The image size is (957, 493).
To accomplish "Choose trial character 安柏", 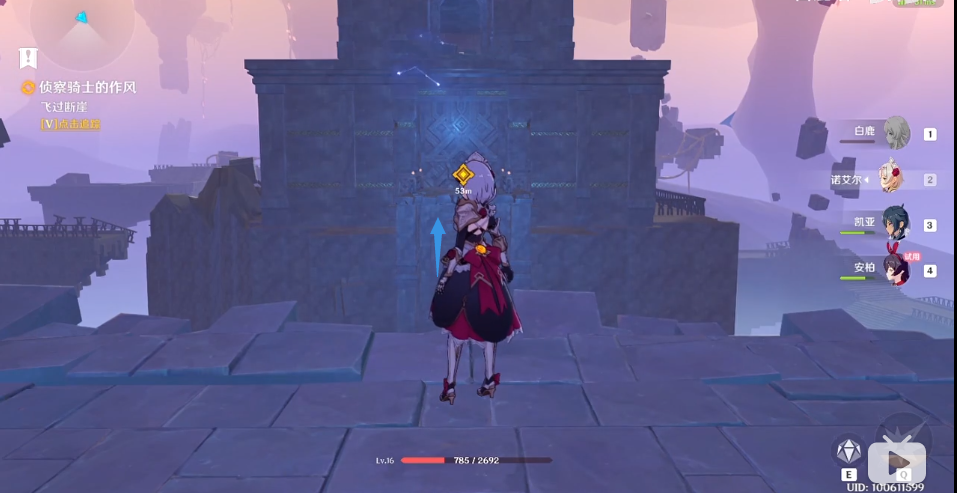I will tap(893, 269).
